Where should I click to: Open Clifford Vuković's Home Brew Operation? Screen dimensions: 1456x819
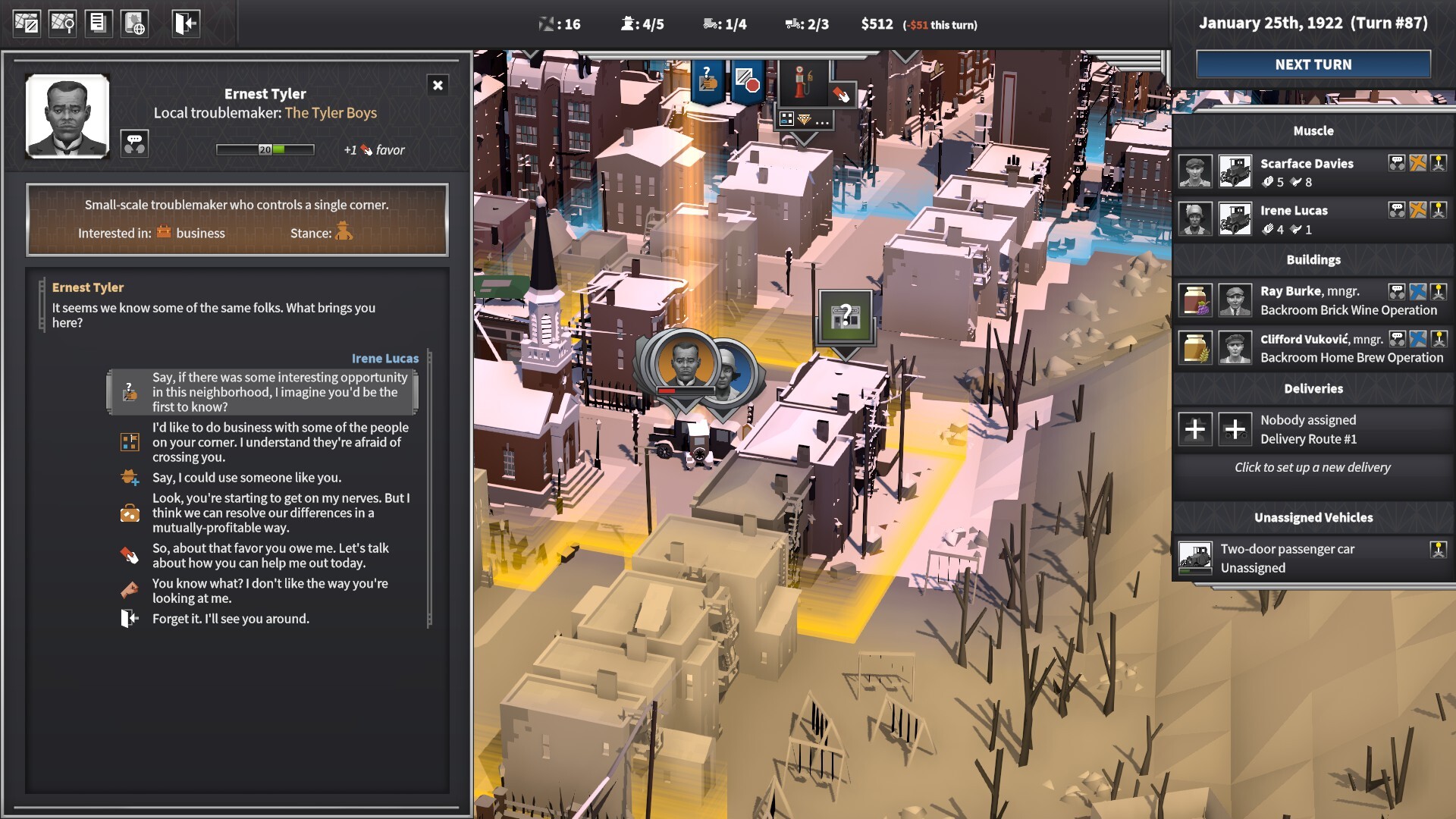click(1351, 348)
